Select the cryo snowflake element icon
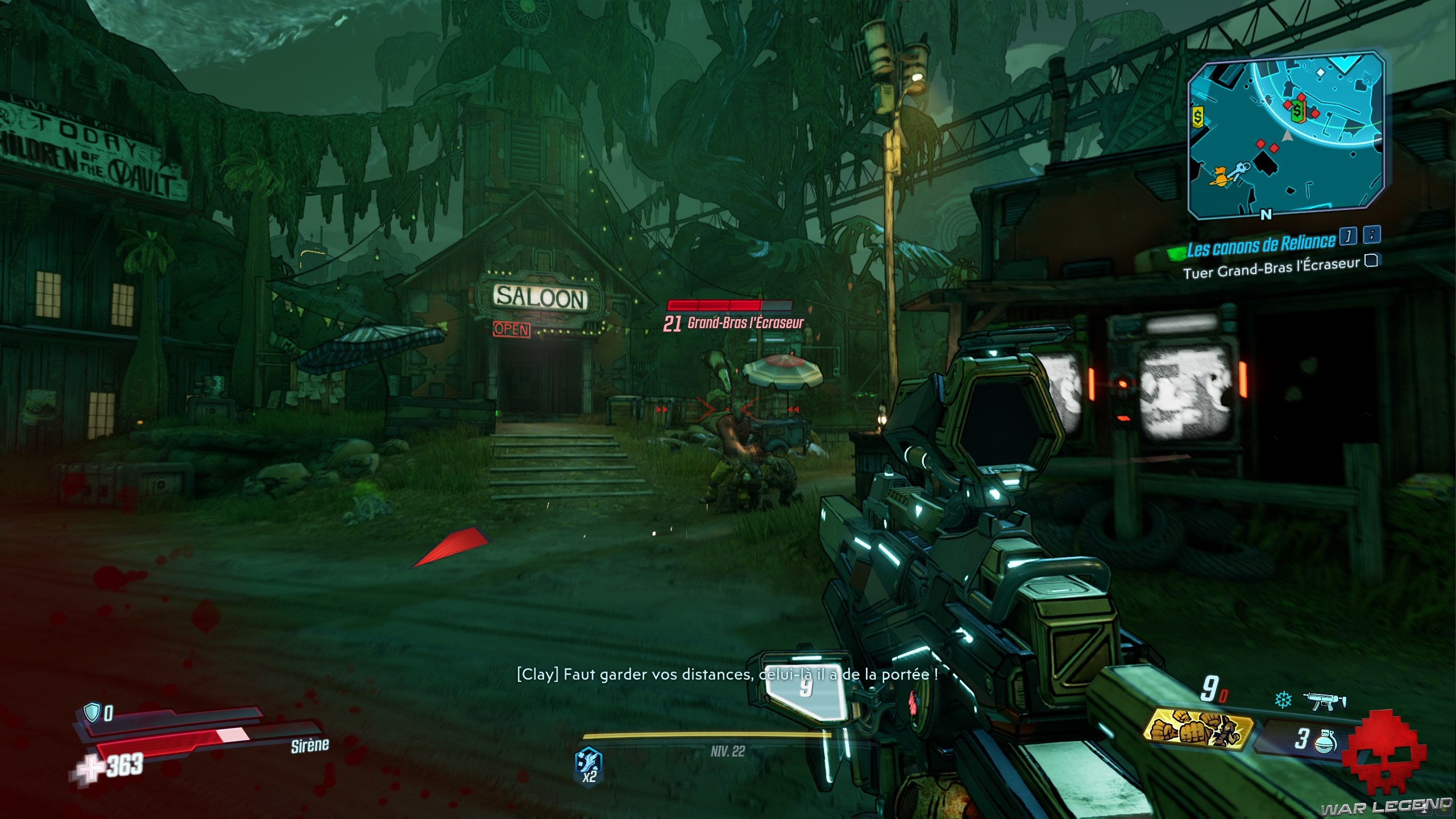 pyautogui.click(x=1283, y=700)
